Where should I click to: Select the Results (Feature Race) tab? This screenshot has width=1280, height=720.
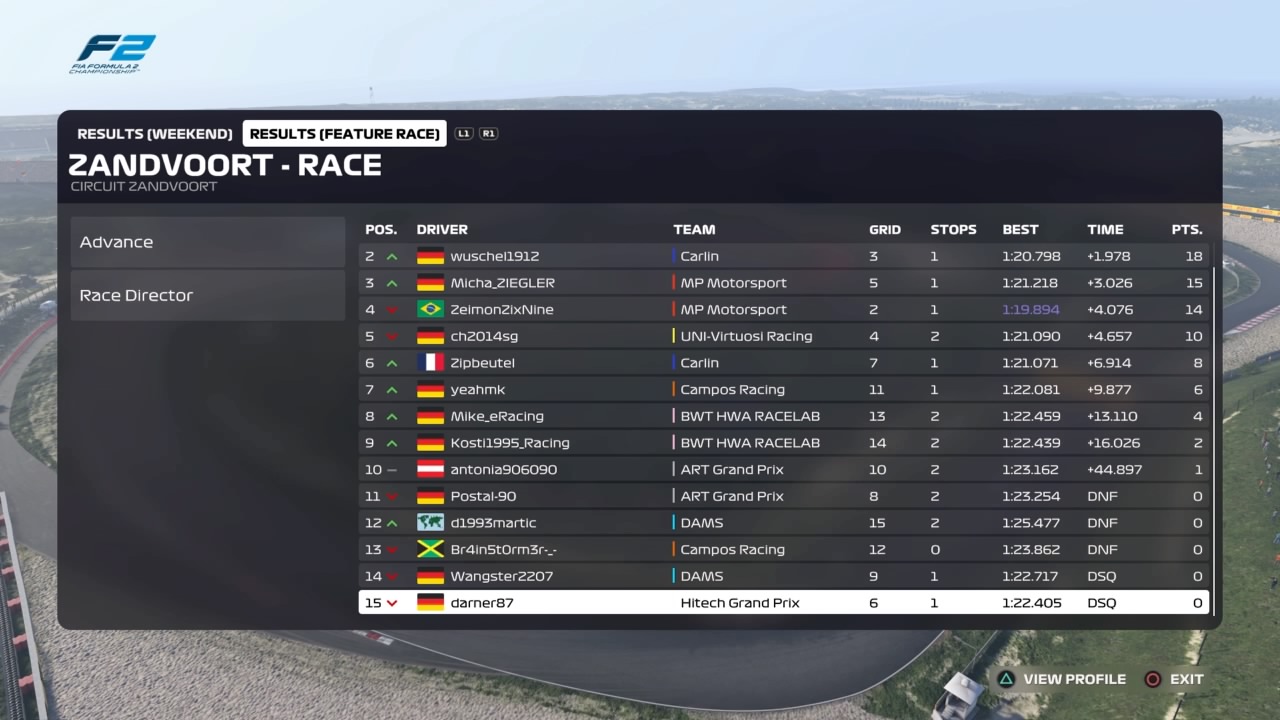(x=344, y=134)
